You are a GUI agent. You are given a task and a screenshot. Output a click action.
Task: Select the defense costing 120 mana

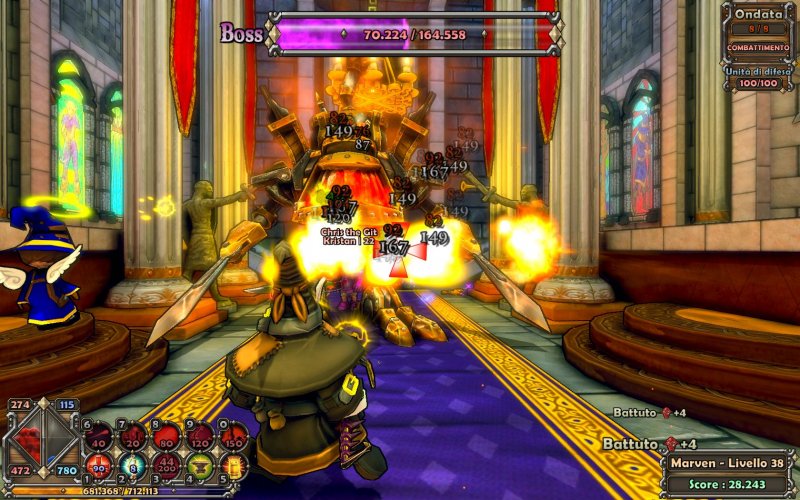pyautogui.click(x=201, y=436)
